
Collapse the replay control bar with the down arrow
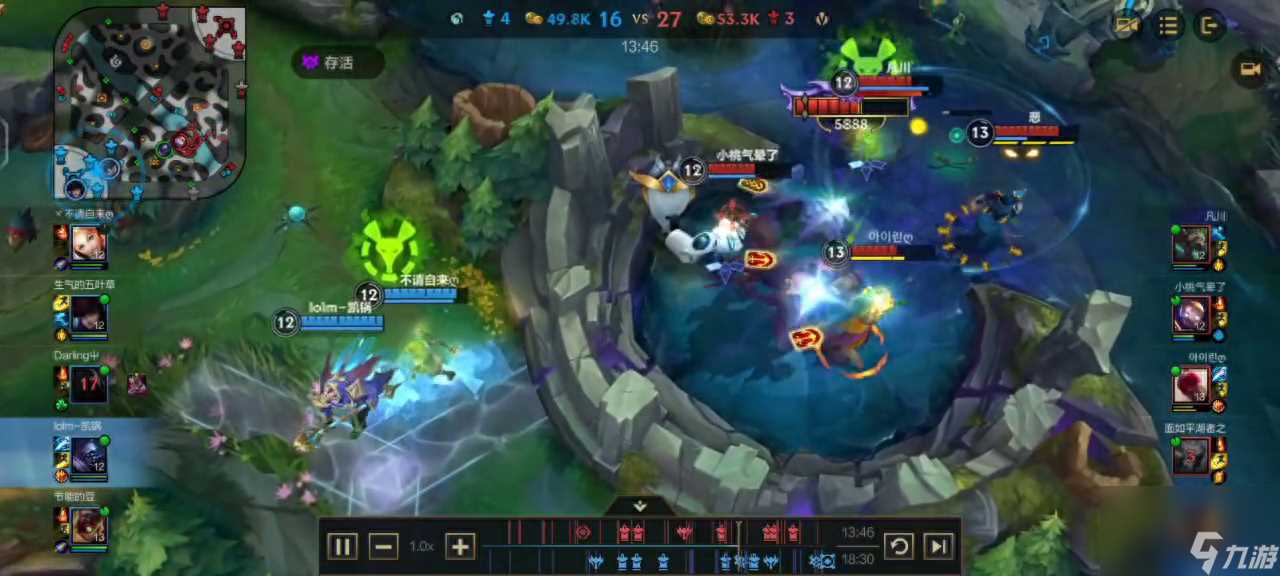[640, 506]
